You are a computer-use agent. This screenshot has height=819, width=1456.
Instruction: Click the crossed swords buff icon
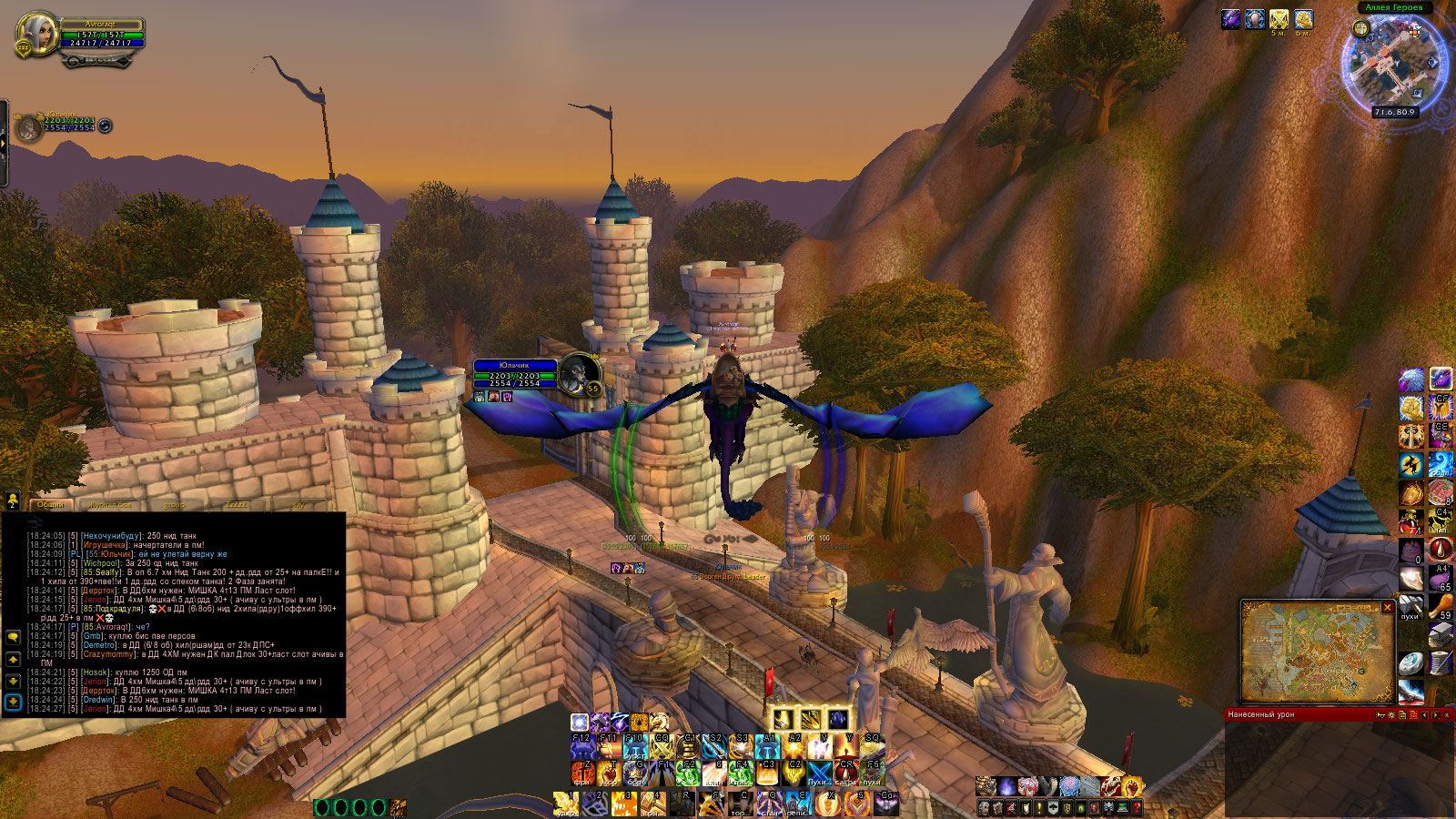click(x=1279, y=19)
